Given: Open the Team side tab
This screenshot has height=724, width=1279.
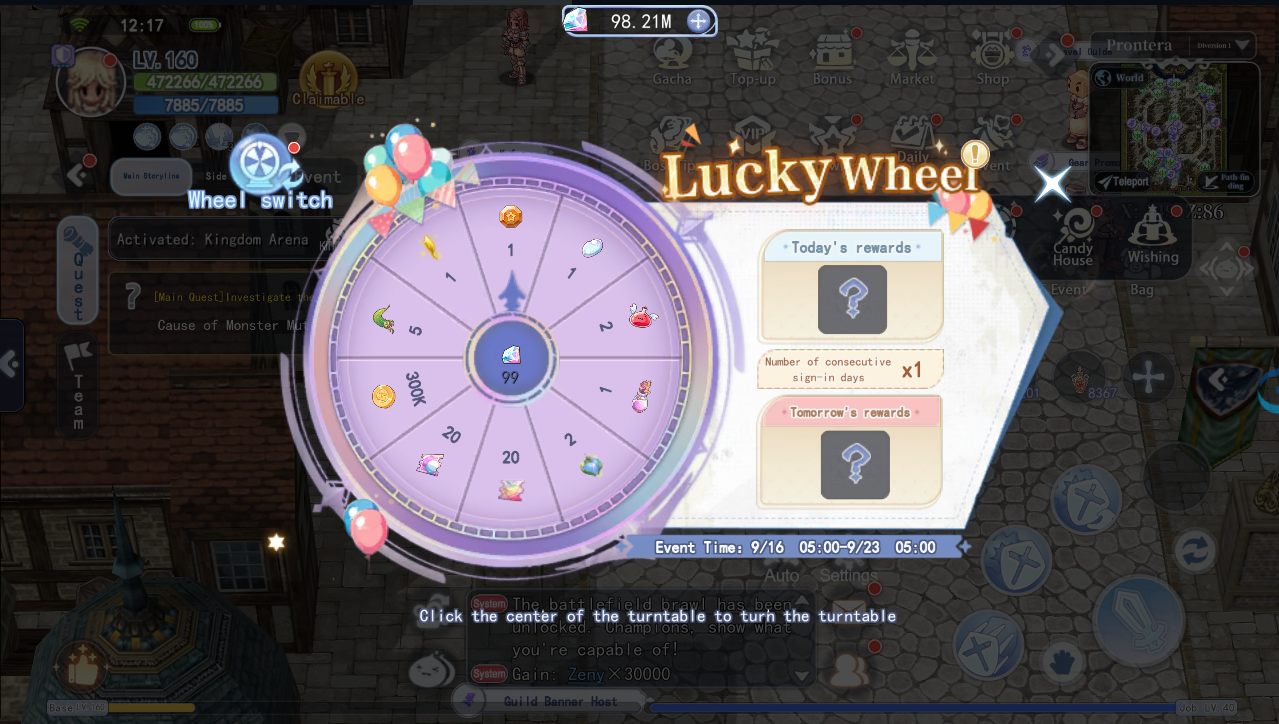Looking at the screenshot, I should coord(78,385).
